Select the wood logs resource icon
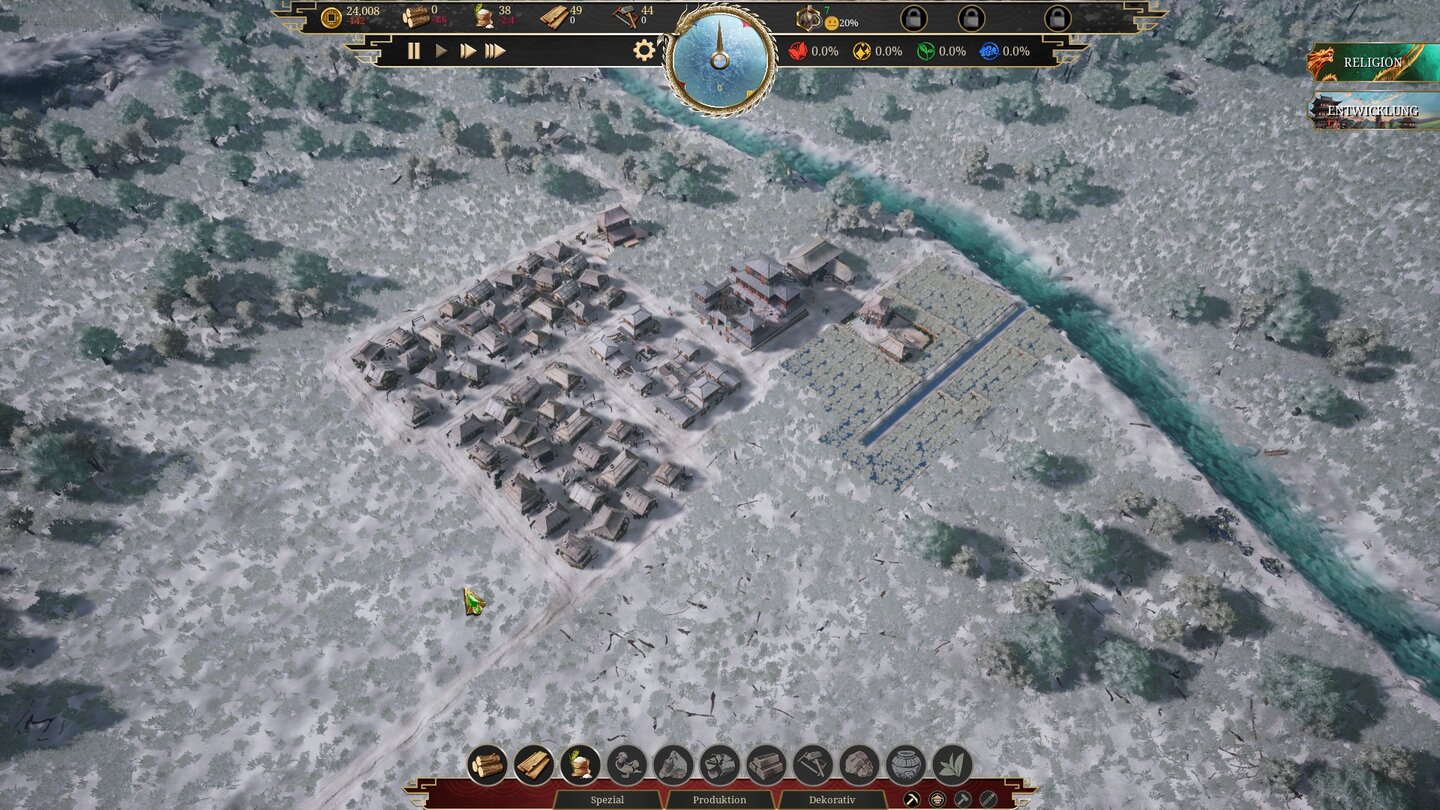The image size is (1440, 810). 487,765
